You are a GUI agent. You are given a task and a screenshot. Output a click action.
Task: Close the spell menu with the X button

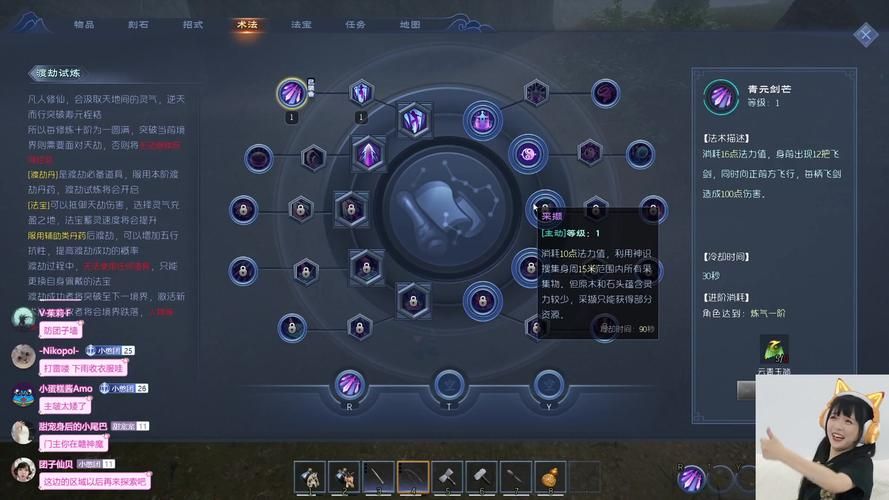pyautogui.click(x=865, y=35)
